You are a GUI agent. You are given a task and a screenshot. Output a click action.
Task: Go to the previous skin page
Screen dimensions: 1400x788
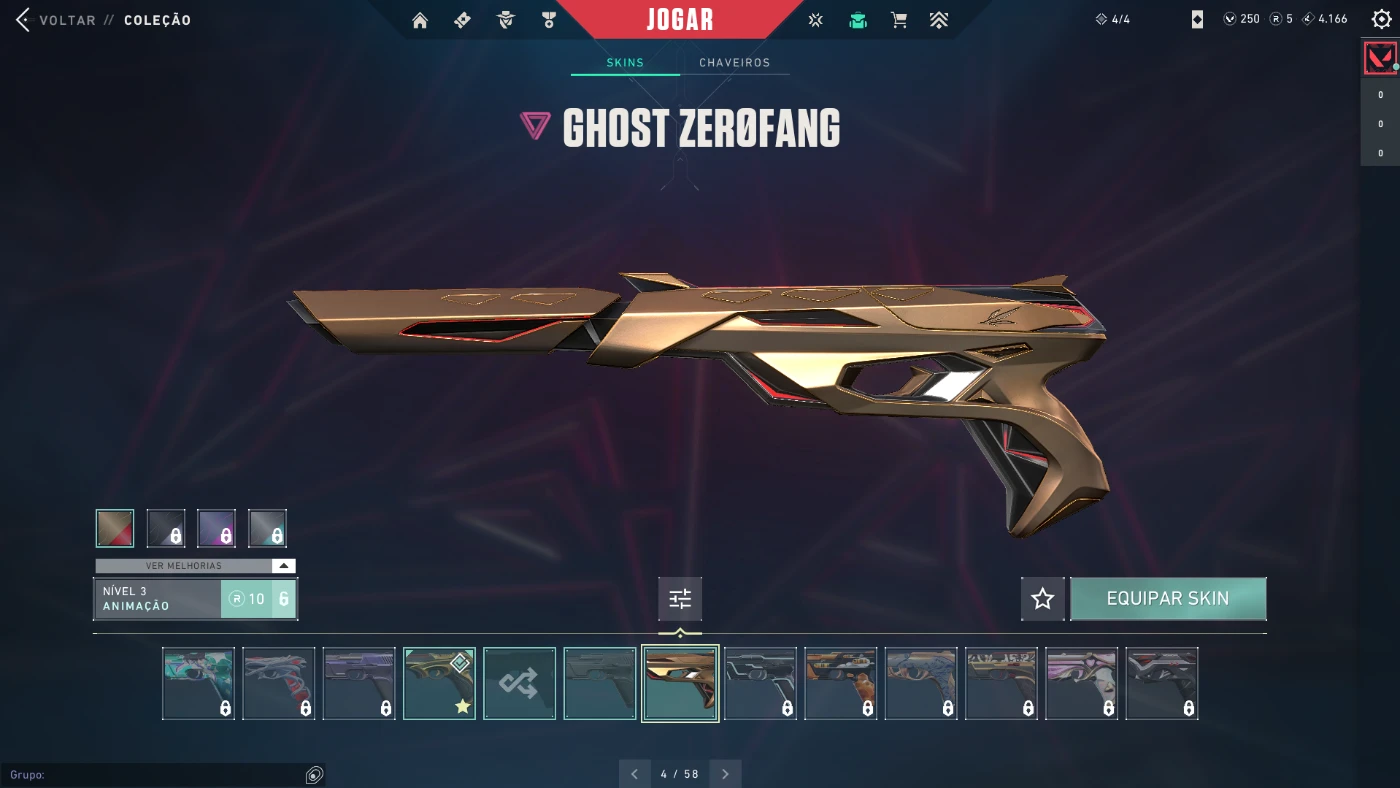pyautogui.click(x=634, y=774)
